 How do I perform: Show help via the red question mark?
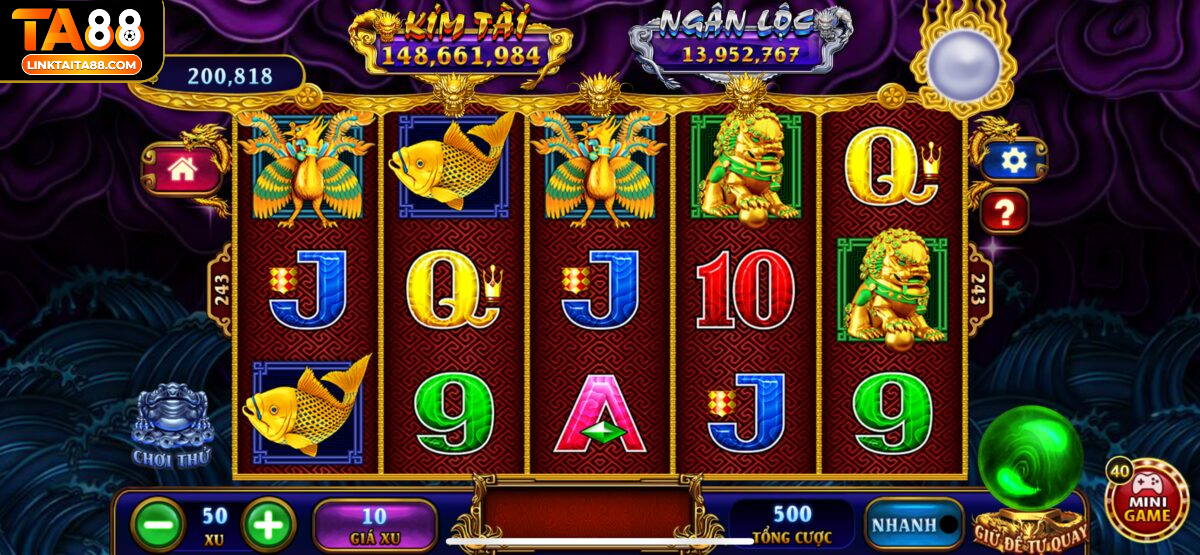1005,212
